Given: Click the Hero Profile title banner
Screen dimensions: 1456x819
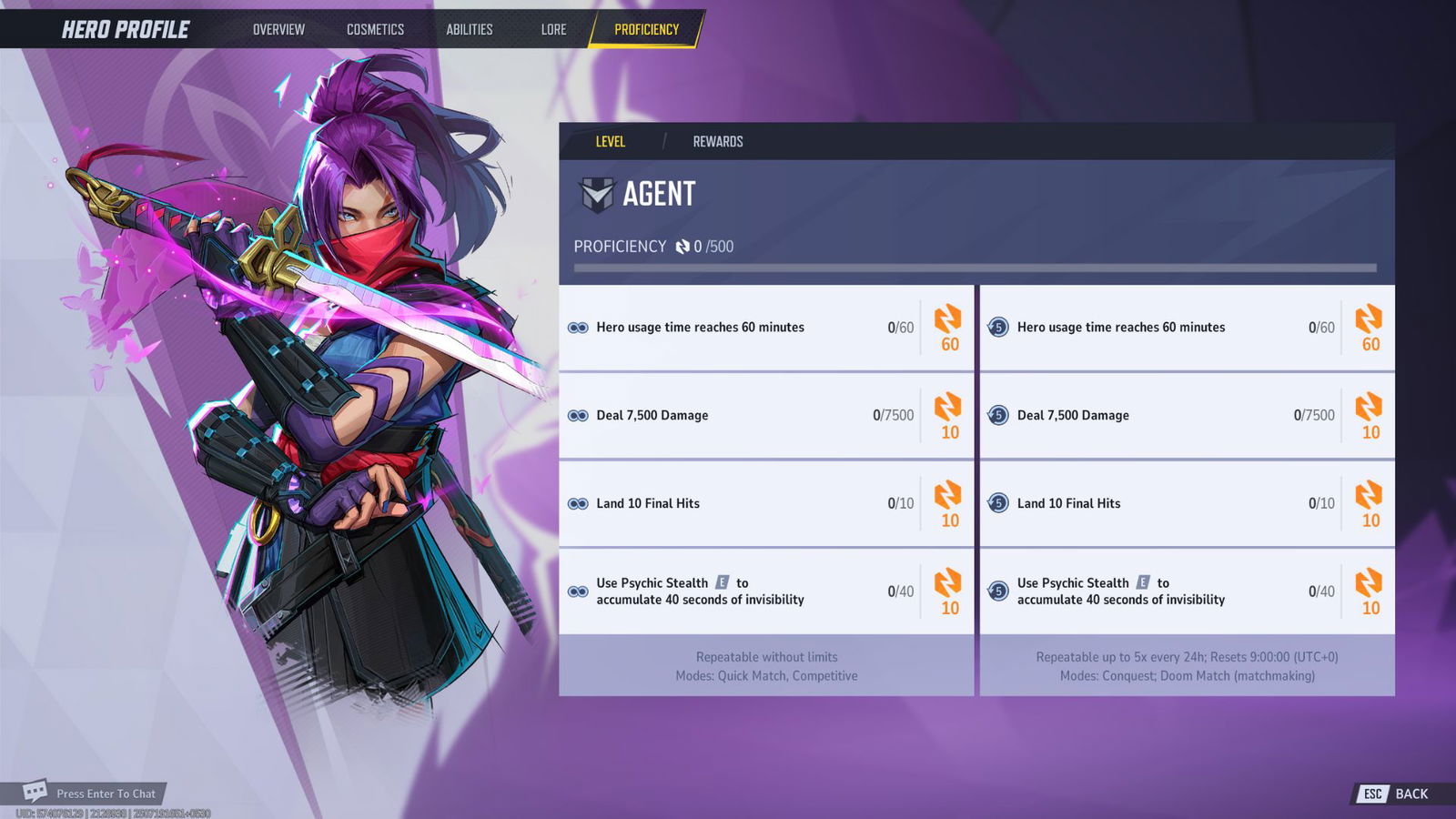Looking at the screenshot, I should pyautogui.click(x=125, y=28).
